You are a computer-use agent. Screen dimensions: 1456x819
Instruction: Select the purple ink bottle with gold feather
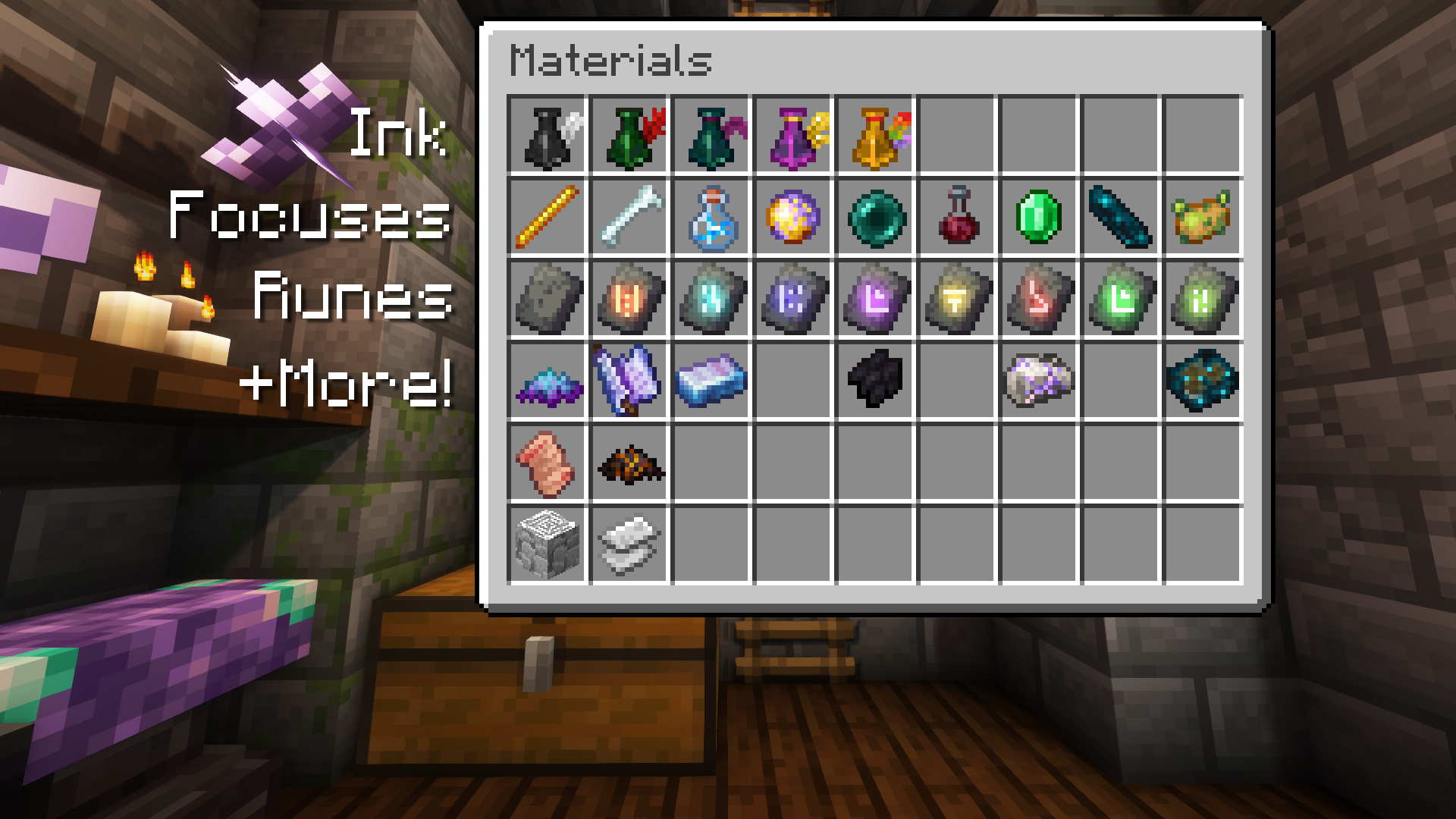tap(792, 136)
